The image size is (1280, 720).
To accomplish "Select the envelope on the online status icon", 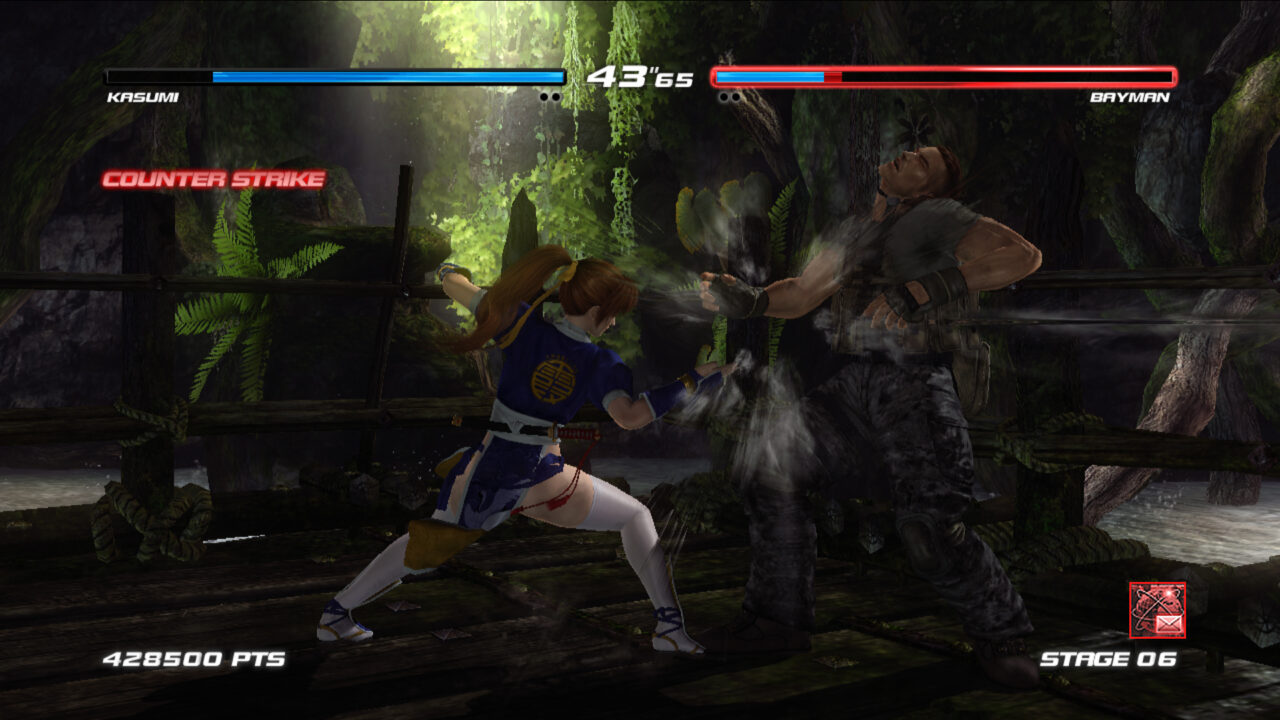I will 1169,623.
